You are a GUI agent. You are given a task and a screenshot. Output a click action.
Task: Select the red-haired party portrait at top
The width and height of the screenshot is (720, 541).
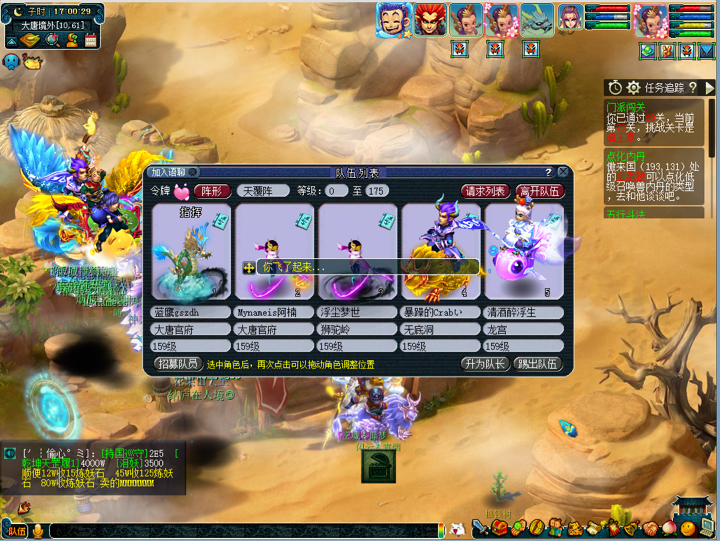click(430, 19)
